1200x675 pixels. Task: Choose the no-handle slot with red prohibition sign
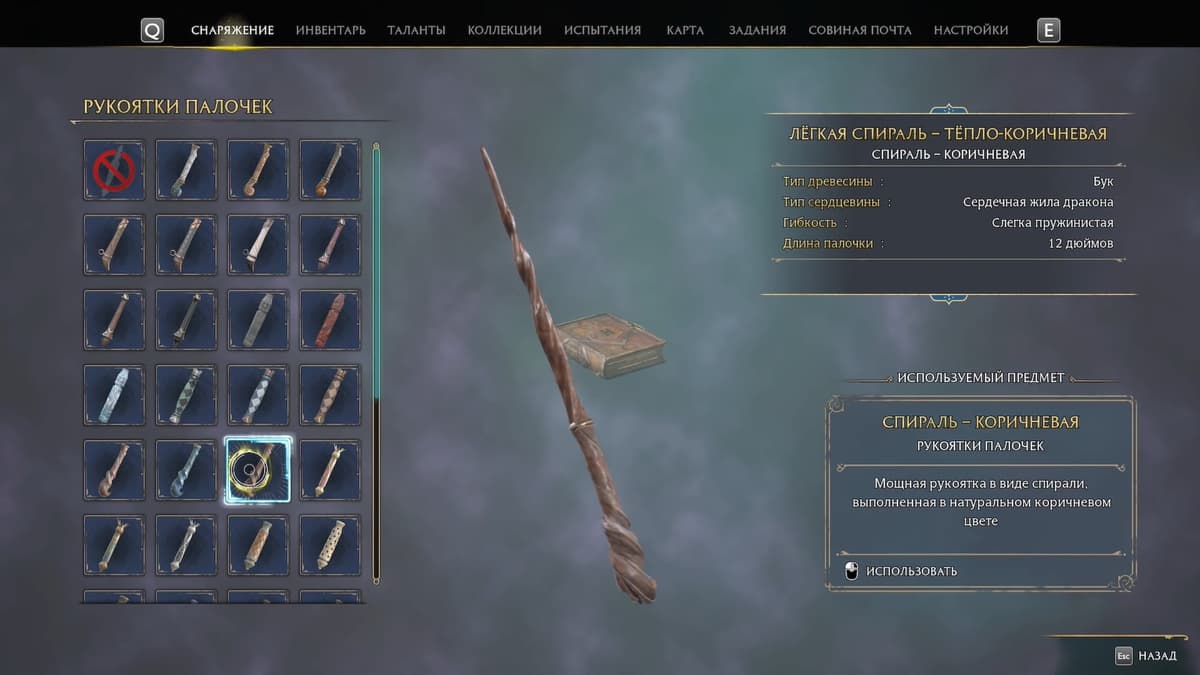click(x=114, y=170)
